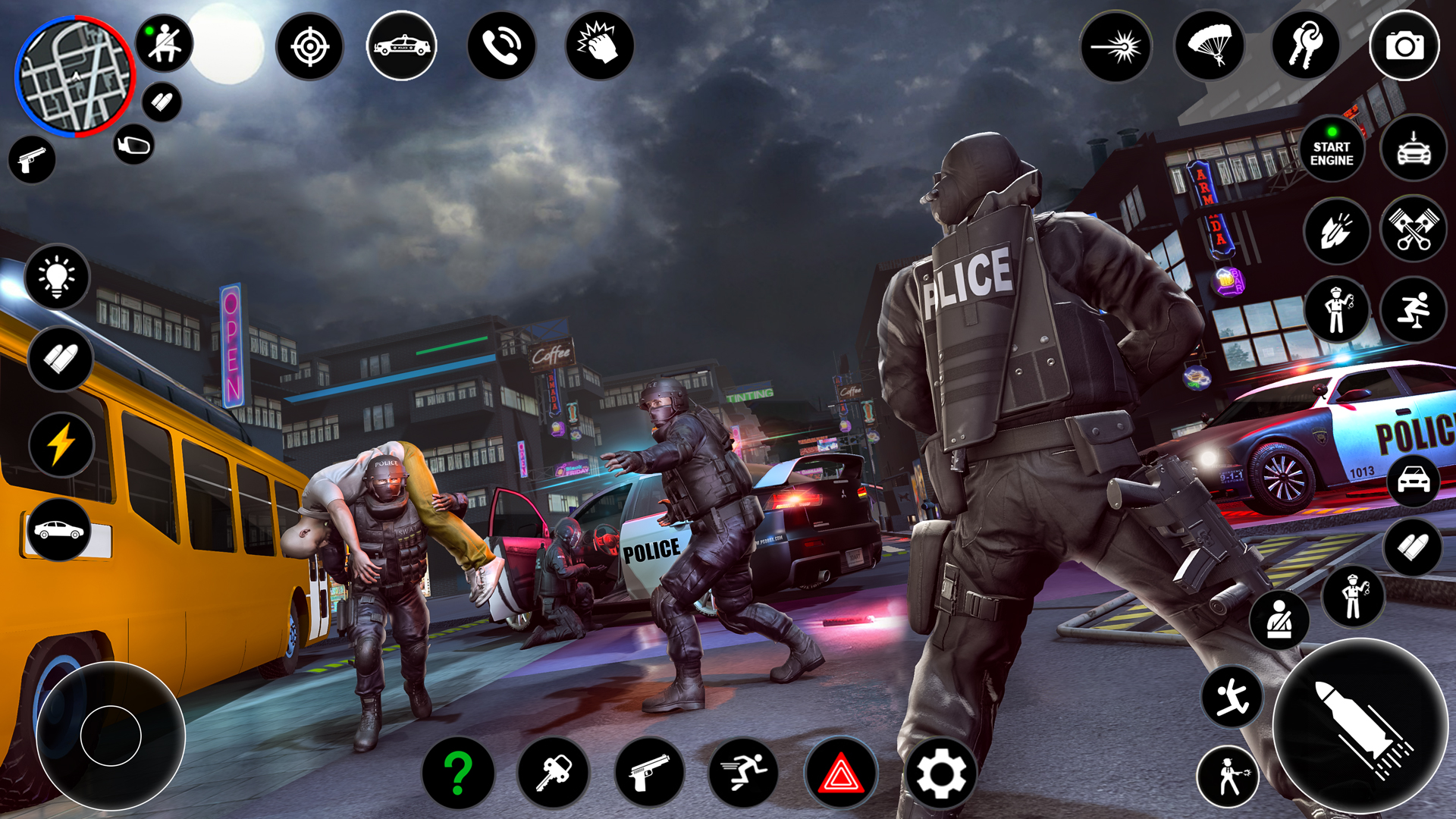Toggle the seatbelt icon with green indicator
This screenshot has height=819, width=1456.
point(164,42)
